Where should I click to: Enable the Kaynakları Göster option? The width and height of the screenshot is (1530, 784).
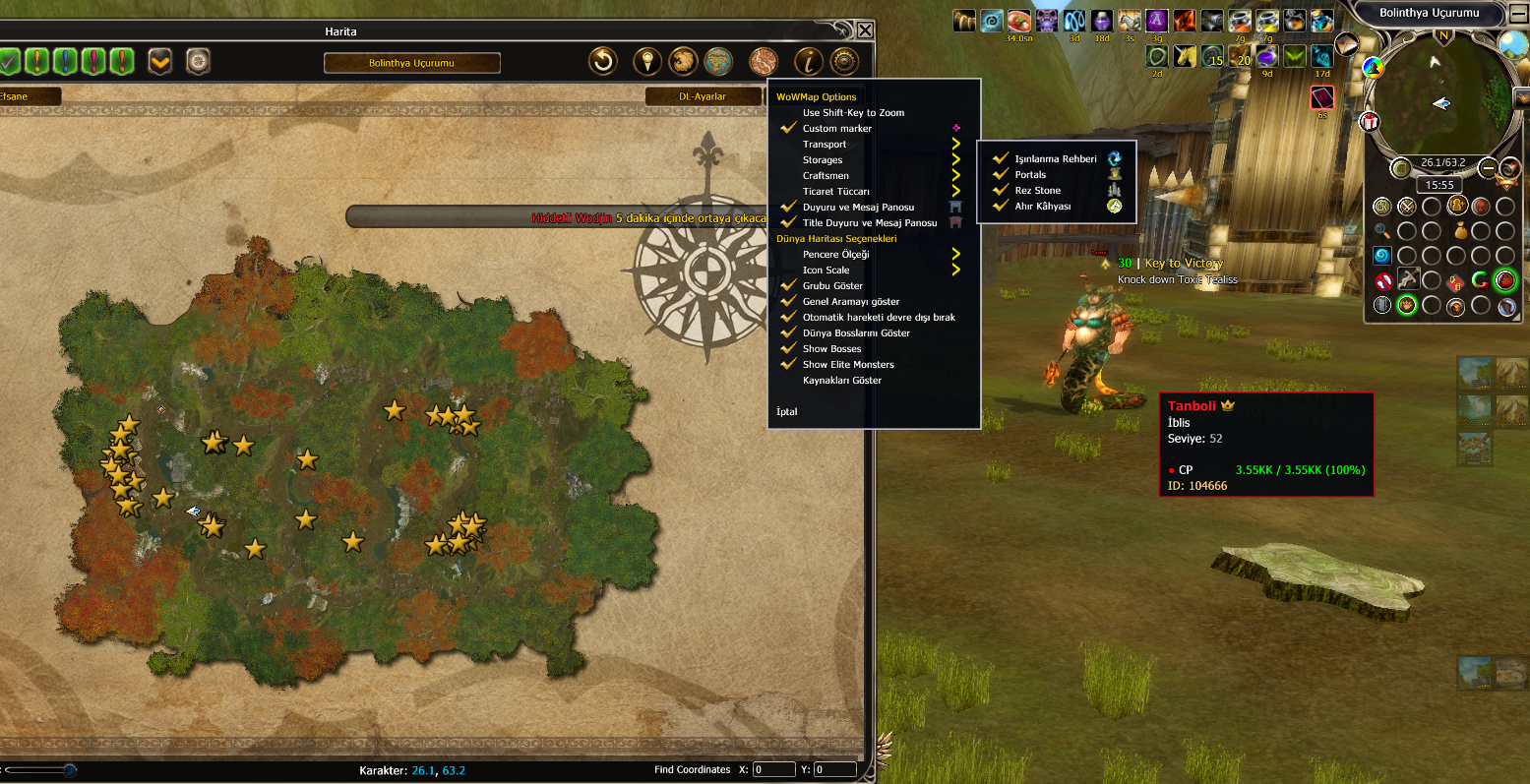pyautogui.click(x=841, y=381)
